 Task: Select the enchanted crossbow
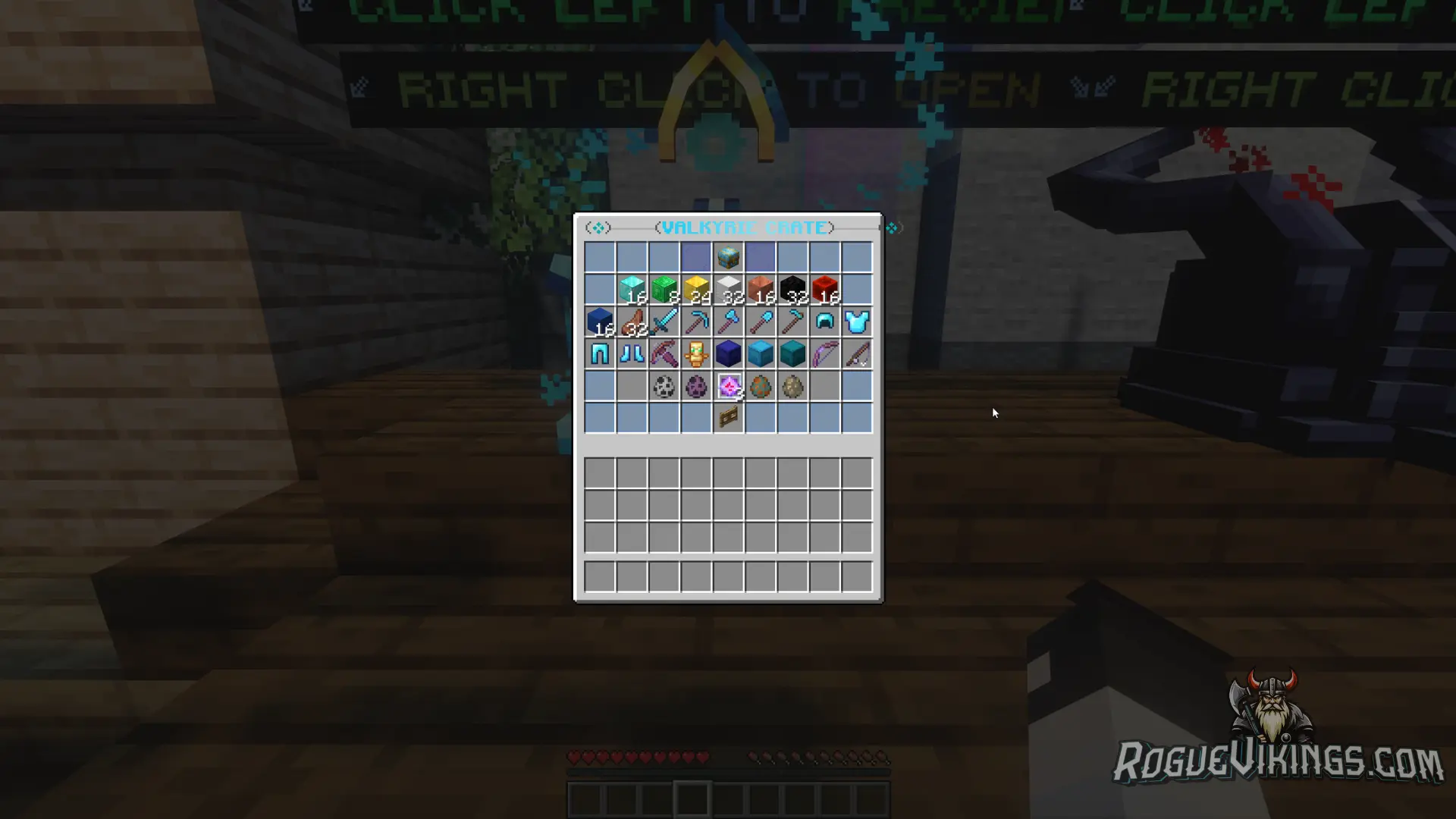pos(664,353)
